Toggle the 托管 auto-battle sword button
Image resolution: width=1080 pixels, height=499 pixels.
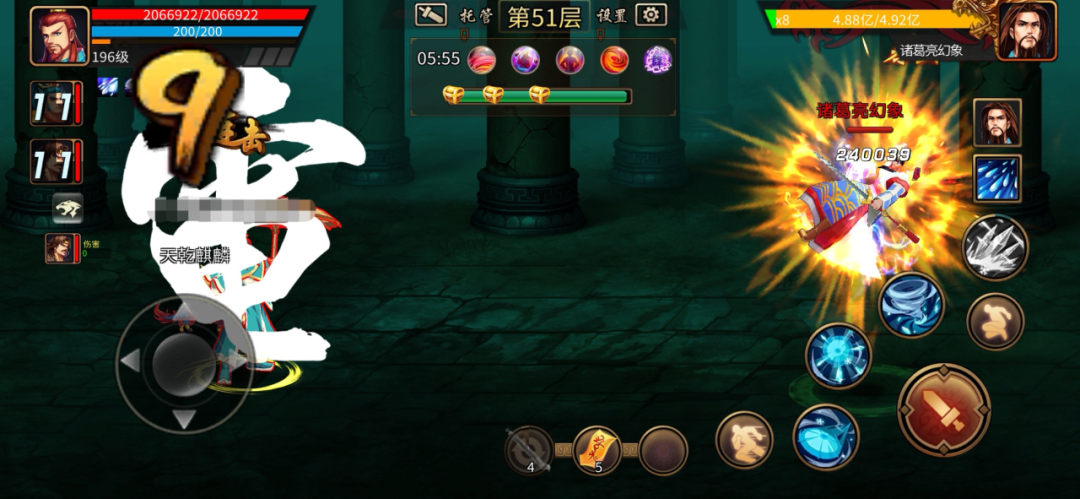431,14
